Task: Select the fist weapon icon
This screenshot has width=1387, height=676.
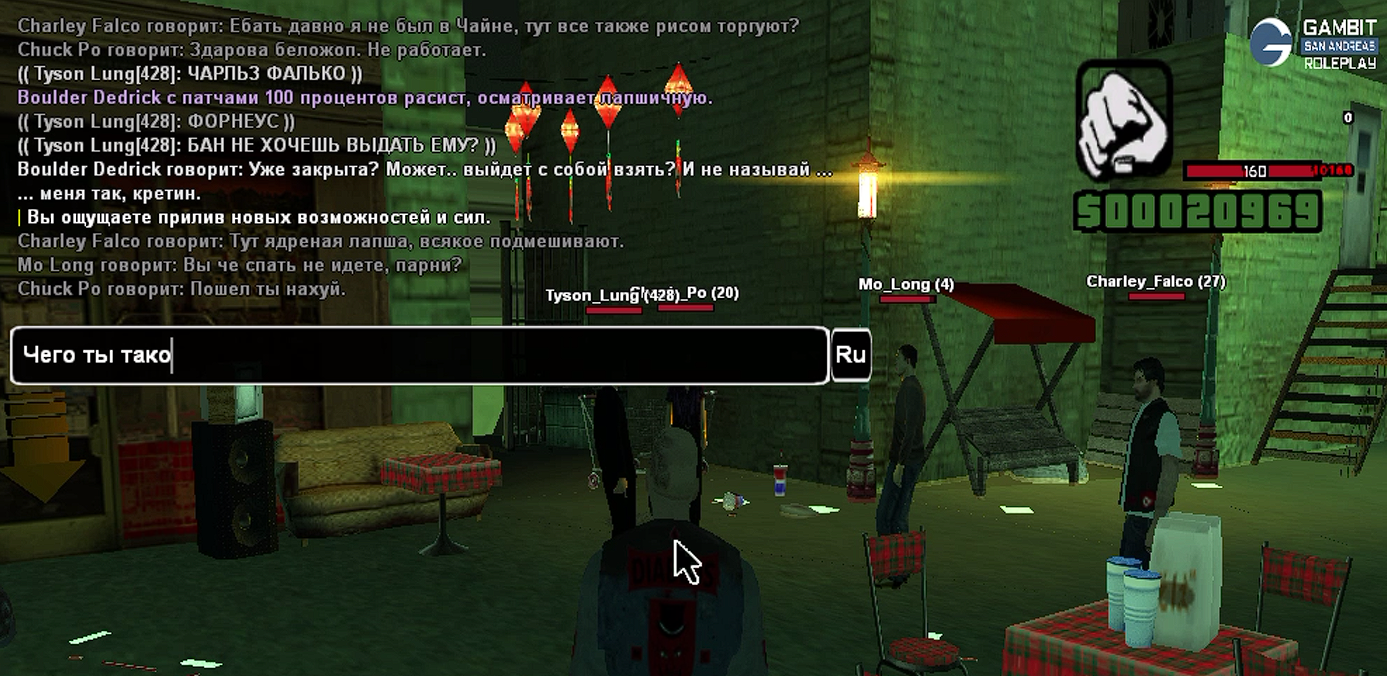Action: (x=1124, y=119)
